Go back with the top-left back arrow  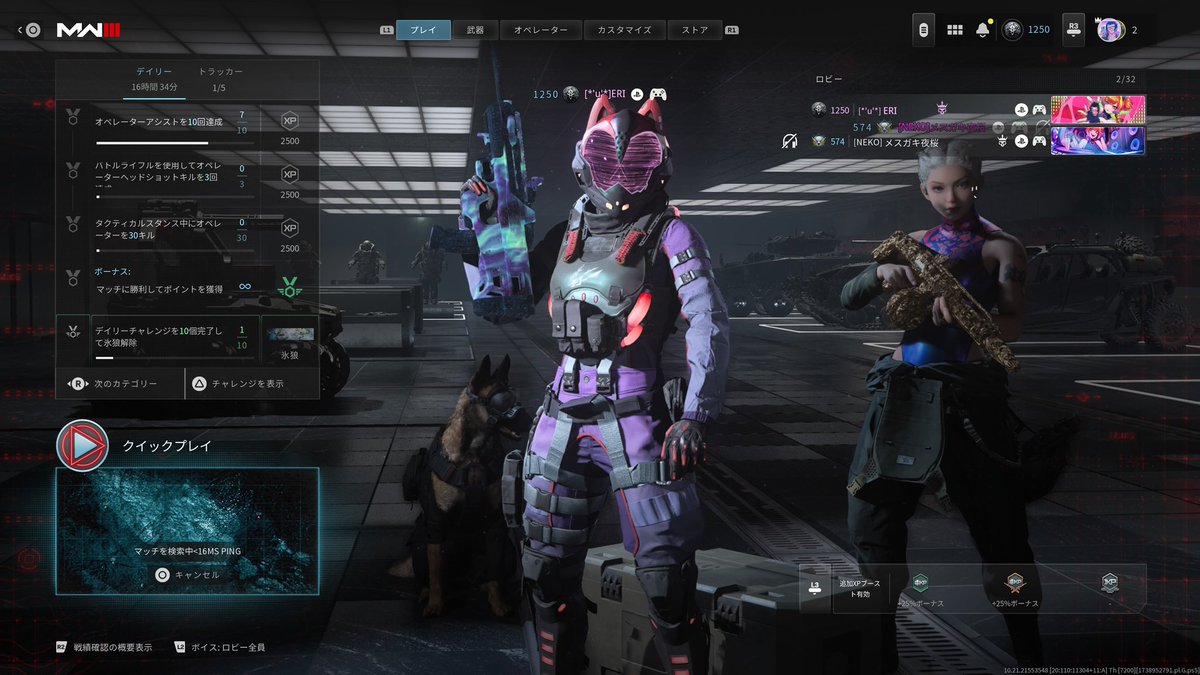pos(28,30)
